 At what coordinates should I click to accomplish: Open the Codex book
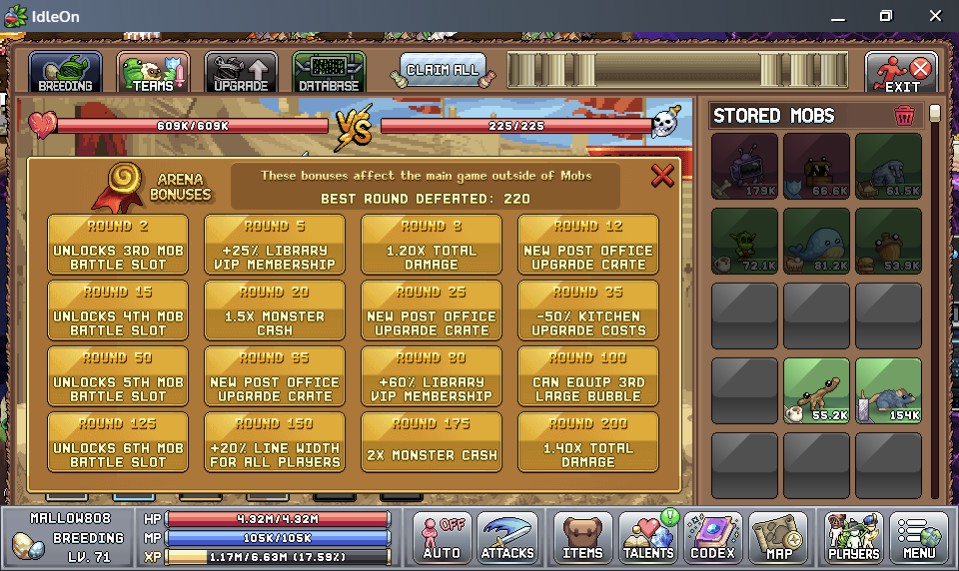point(712,537)
